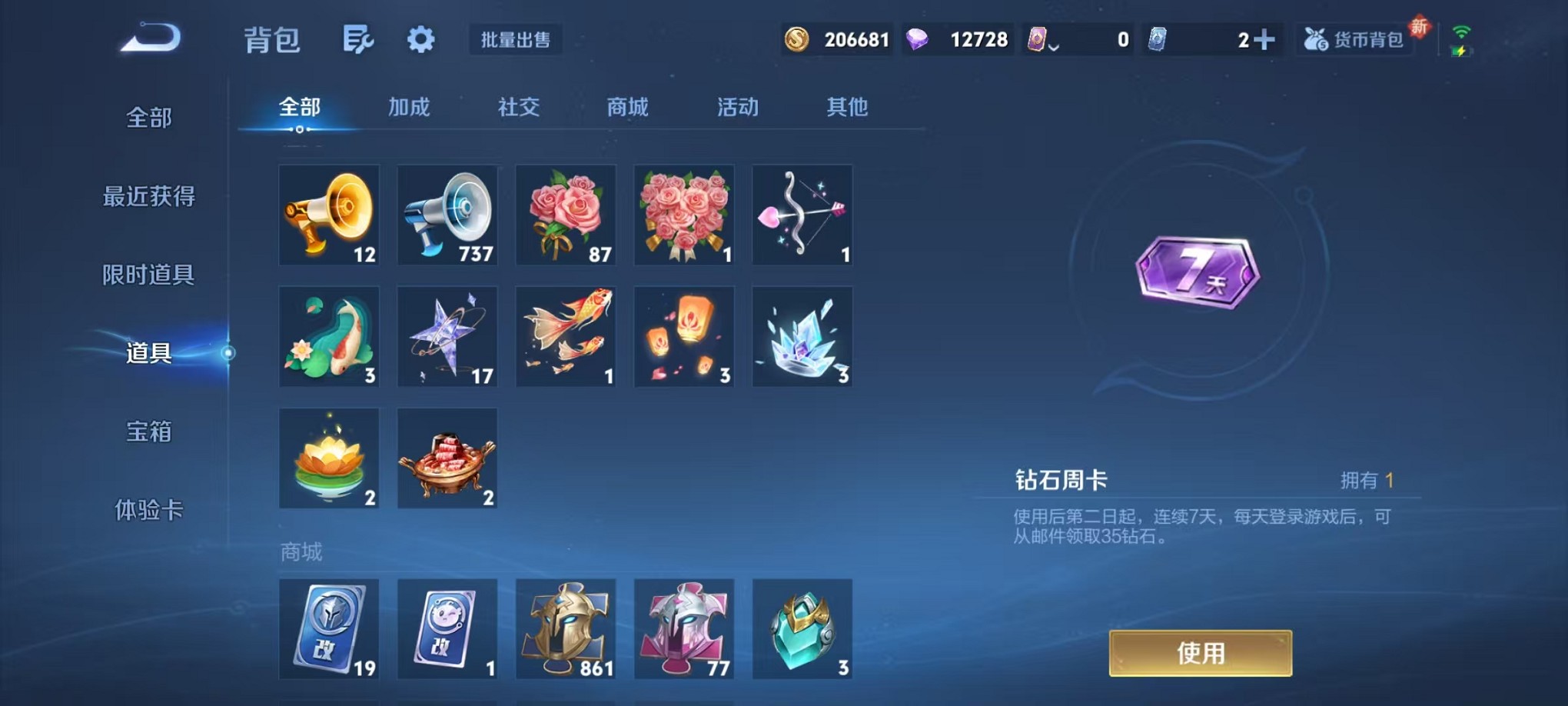Screen dimensions: 1568x706
Task: Open the 宝箱 sidebar category
Action: point(151,434)
